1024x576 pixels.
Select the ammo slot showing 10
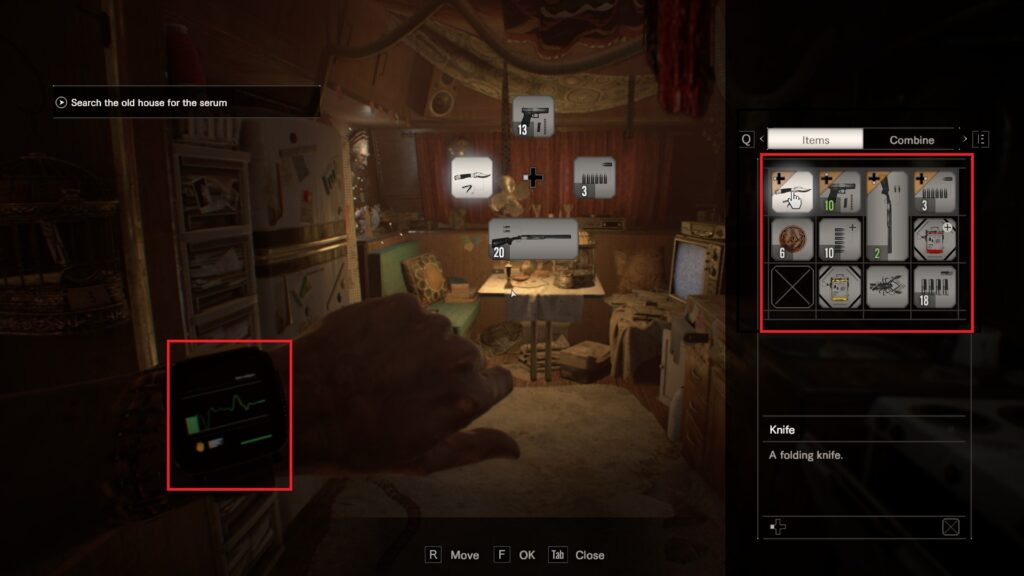click(x=839, y=240)
